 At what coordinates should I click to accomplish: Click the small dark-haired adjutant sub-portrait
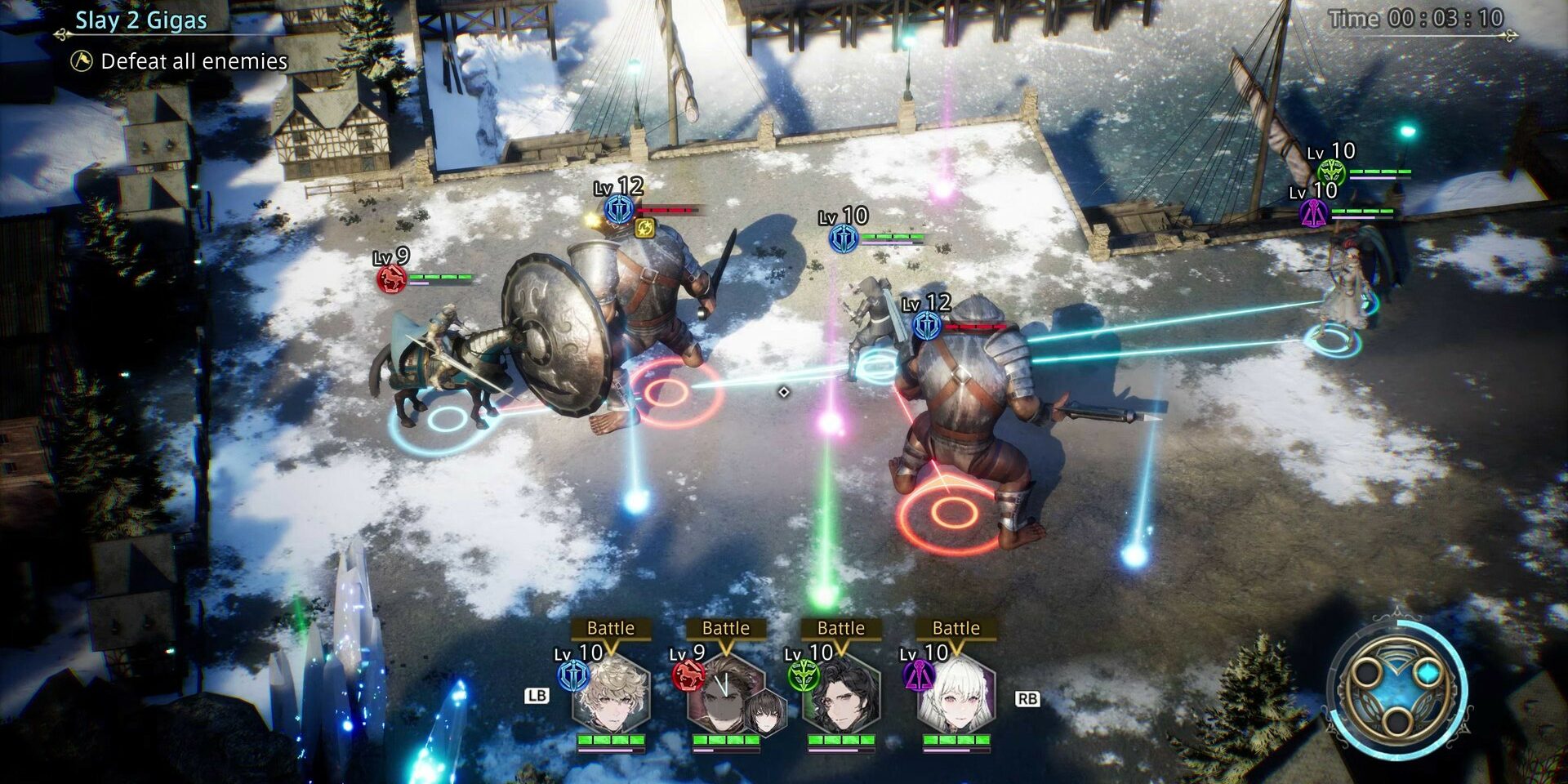pyautogui.click(x=768, y=712)
